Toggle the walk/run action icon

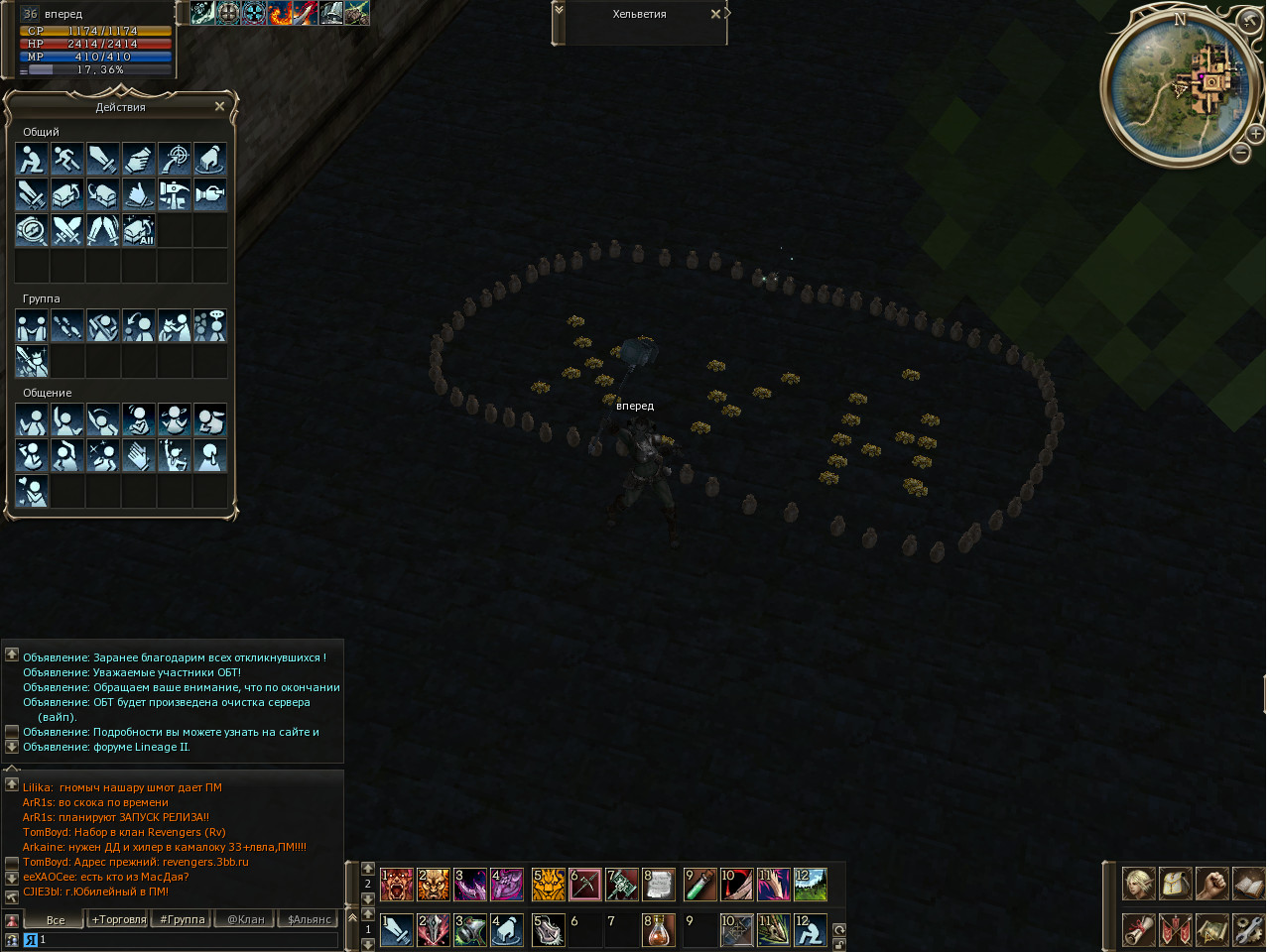pos(67,159)
